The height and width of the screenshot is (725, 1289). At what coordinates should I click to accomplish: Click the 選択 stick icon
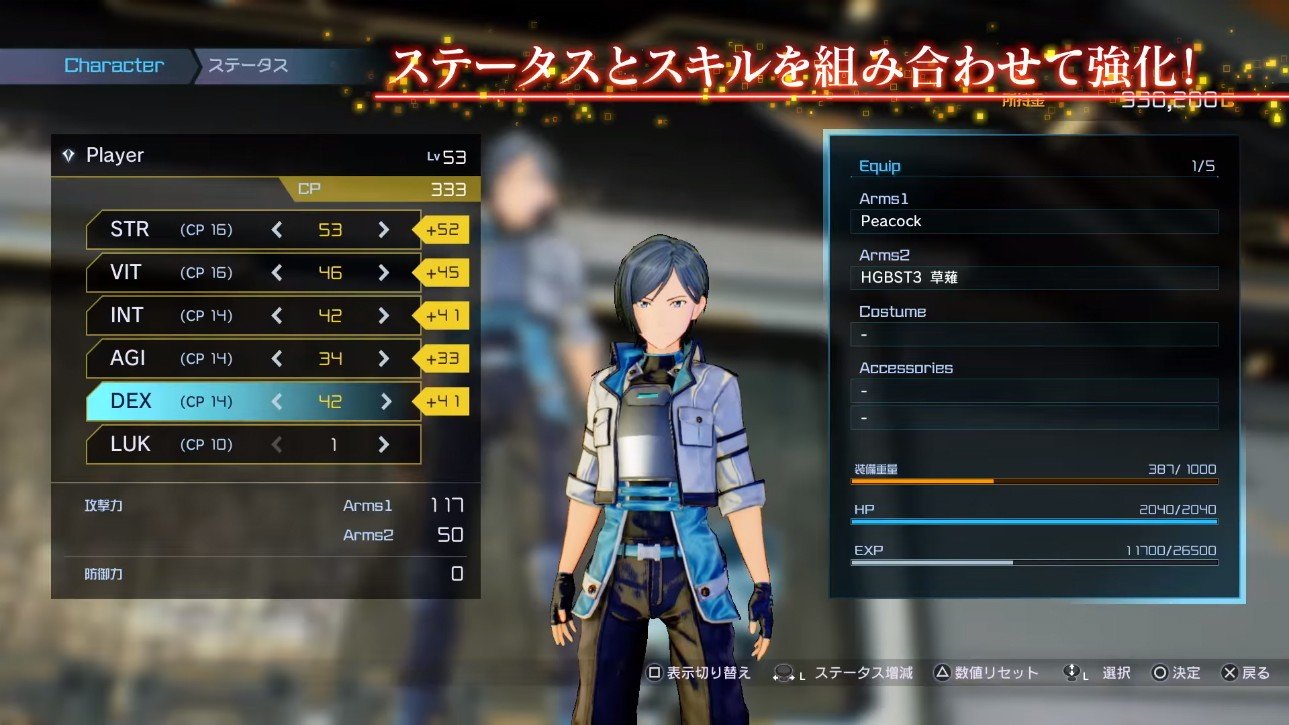1074,673
